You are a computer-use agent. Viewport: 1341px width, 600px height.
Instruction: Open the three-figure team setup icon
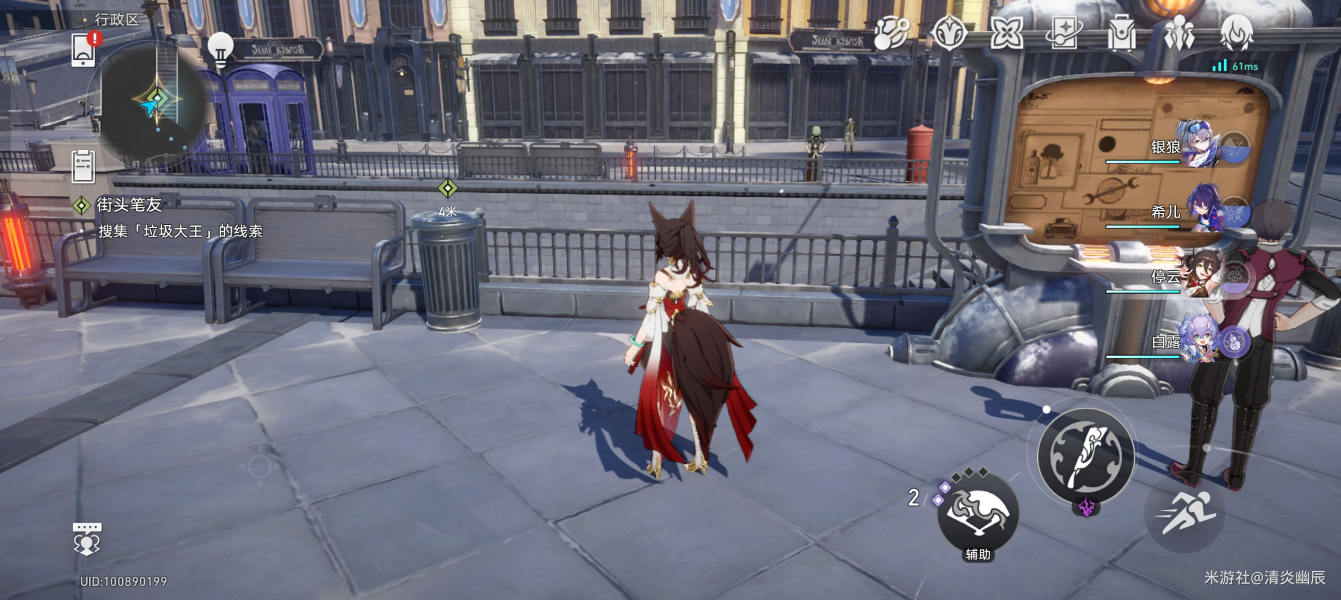tap(1179, 34)
